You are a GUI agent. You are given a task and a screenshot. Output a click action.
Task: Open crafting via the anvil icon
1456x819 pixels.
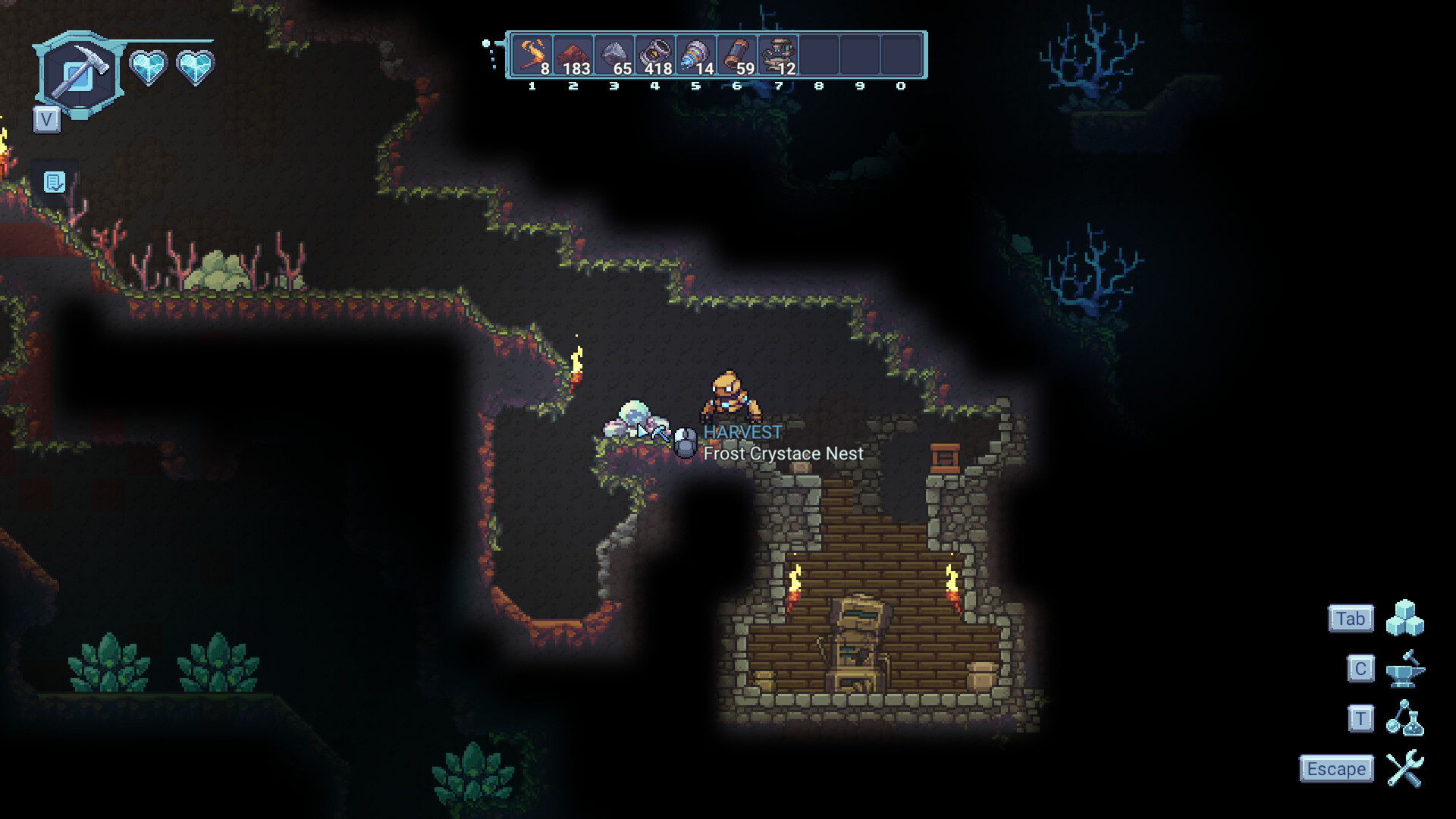[x=1407, y=669]
